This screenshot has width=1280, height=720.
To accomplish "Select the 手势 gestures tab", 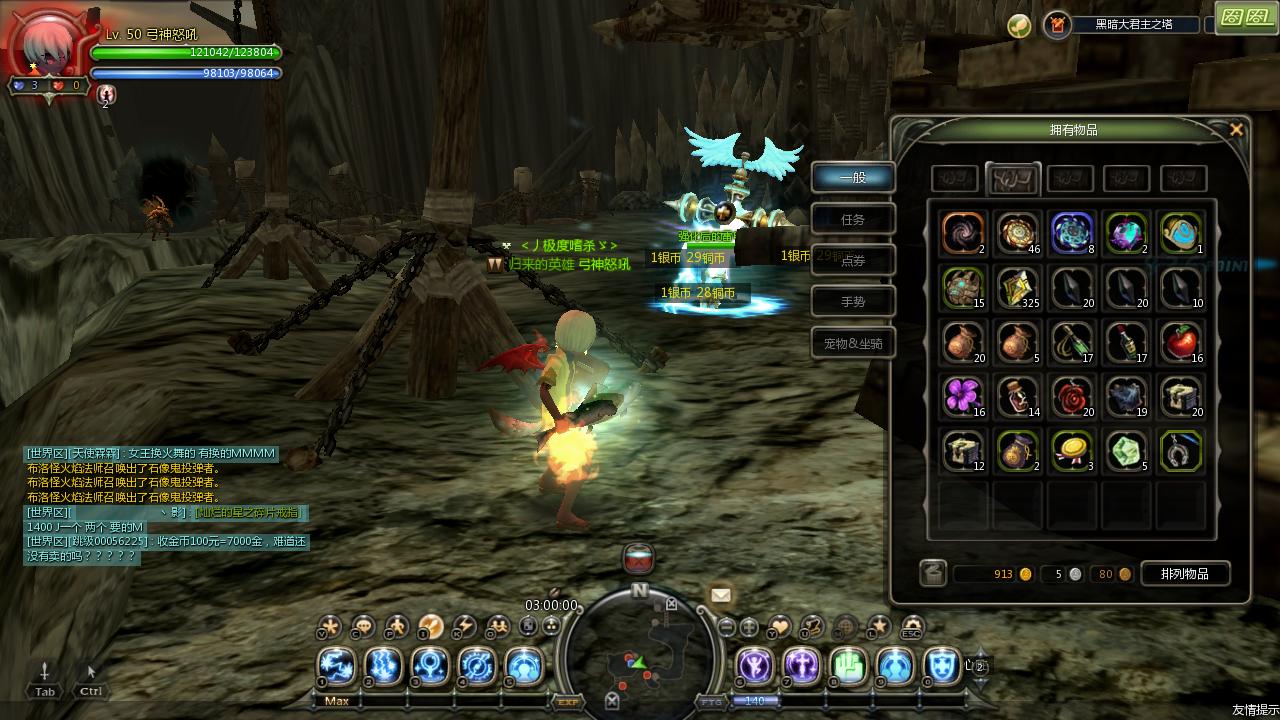I will (852, 302).
